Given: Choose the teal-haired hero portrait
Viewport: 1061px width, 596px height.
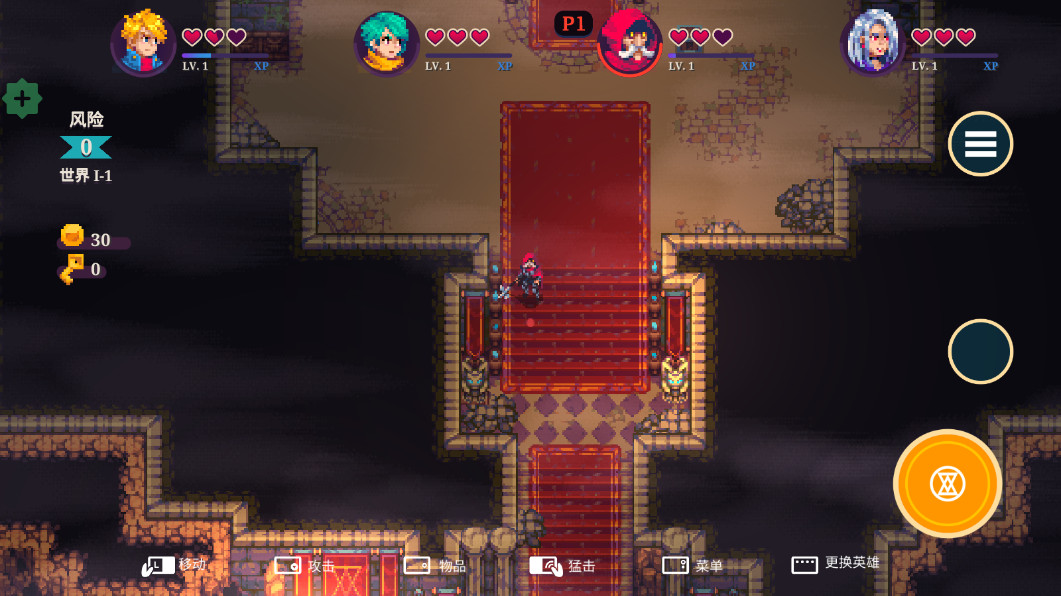Looking at the screenshot, I should click(x=386, y=44).
